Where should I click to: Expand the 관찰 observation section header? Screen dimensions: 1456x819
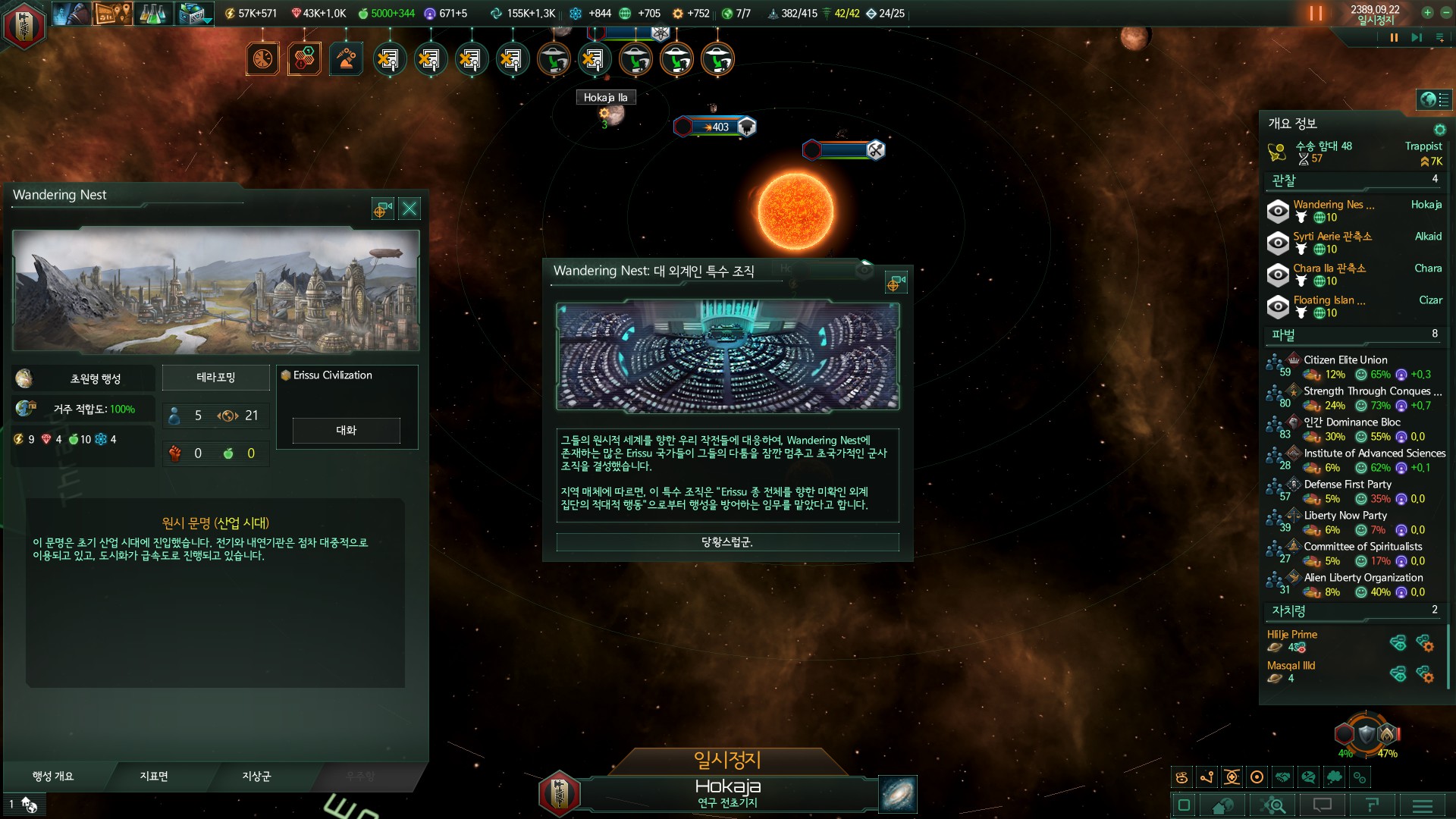tap(1284, 180)
